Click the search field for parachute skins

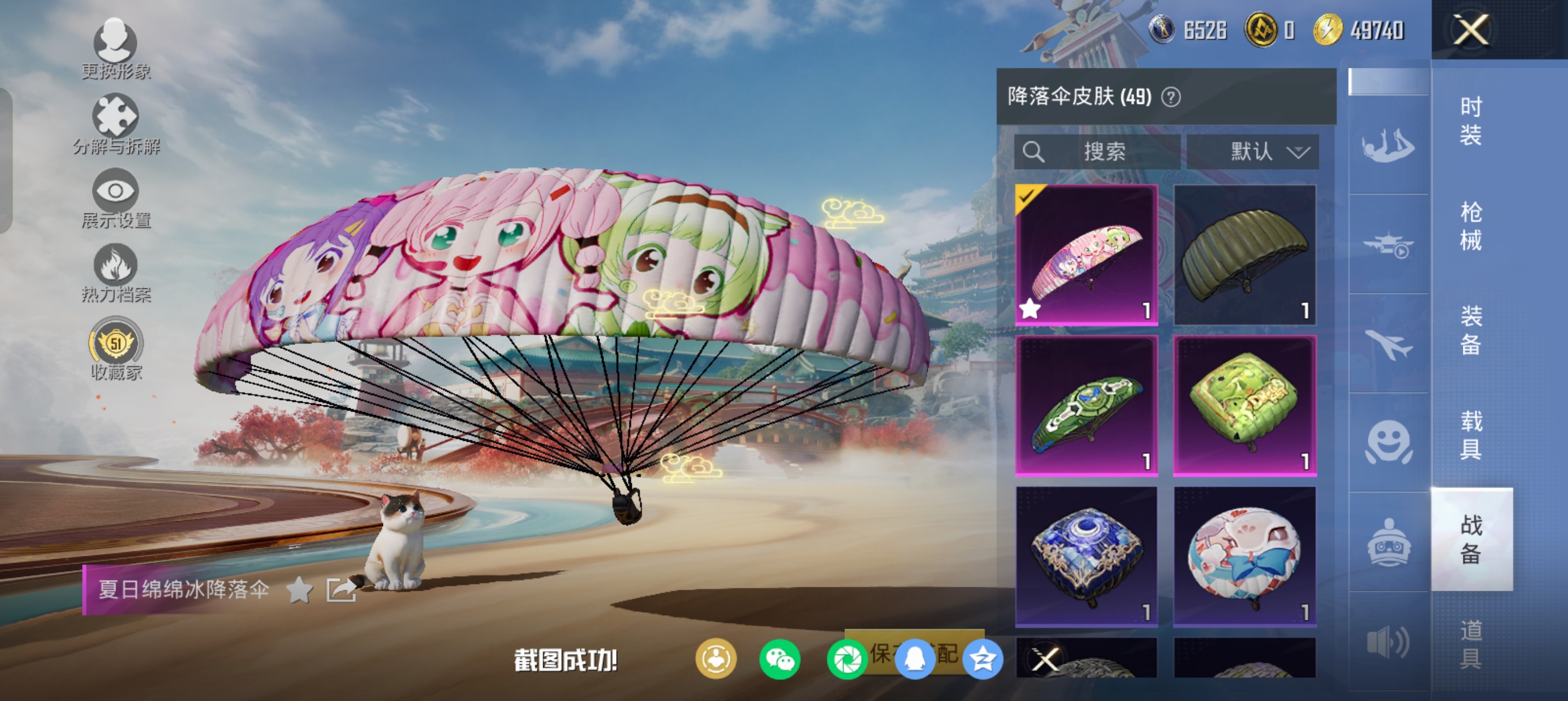1097,152
